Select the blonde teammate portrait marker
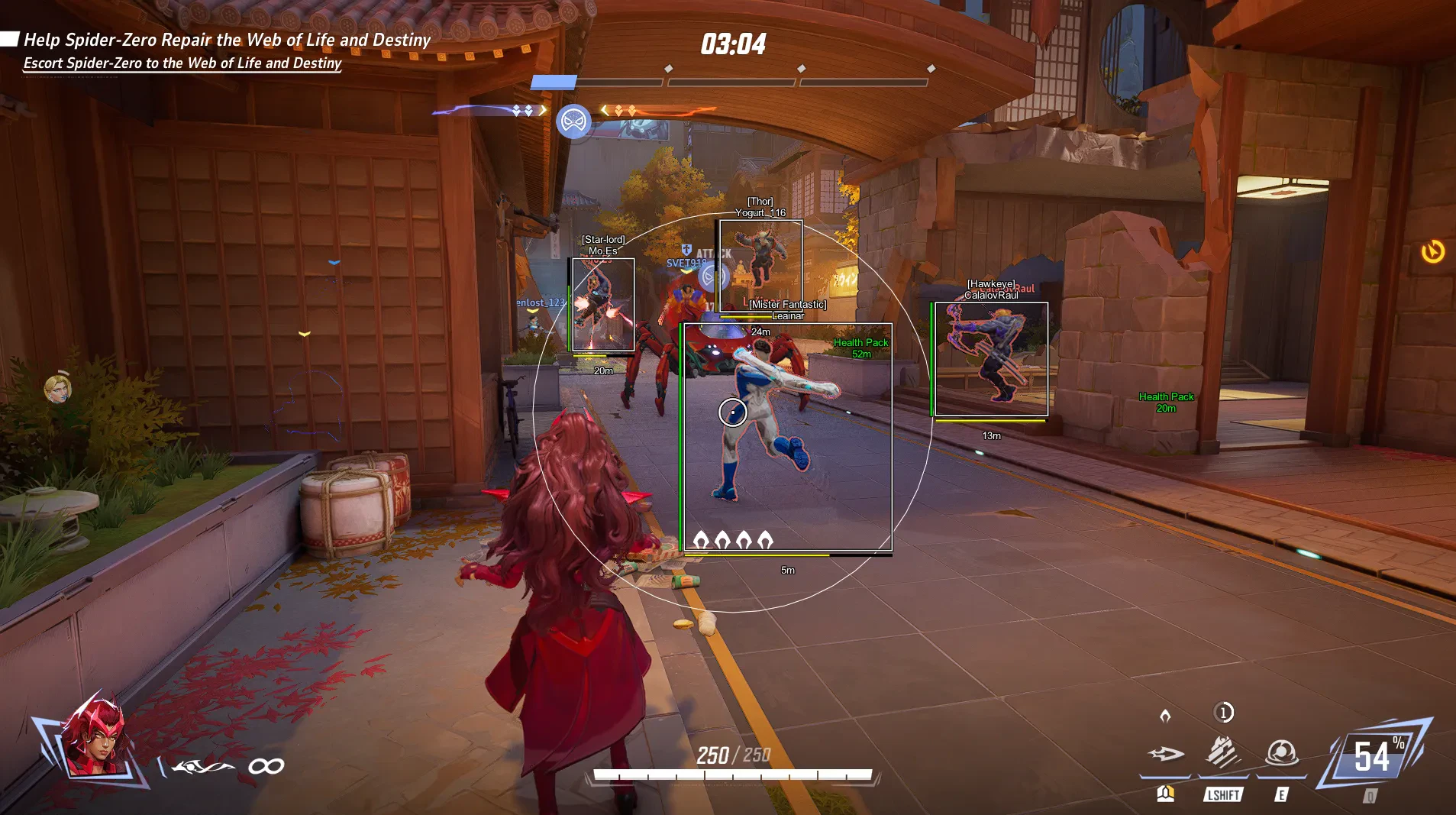Image resolution: width=1456 pixels, height=815 pixels. click(x=57, y=389)
